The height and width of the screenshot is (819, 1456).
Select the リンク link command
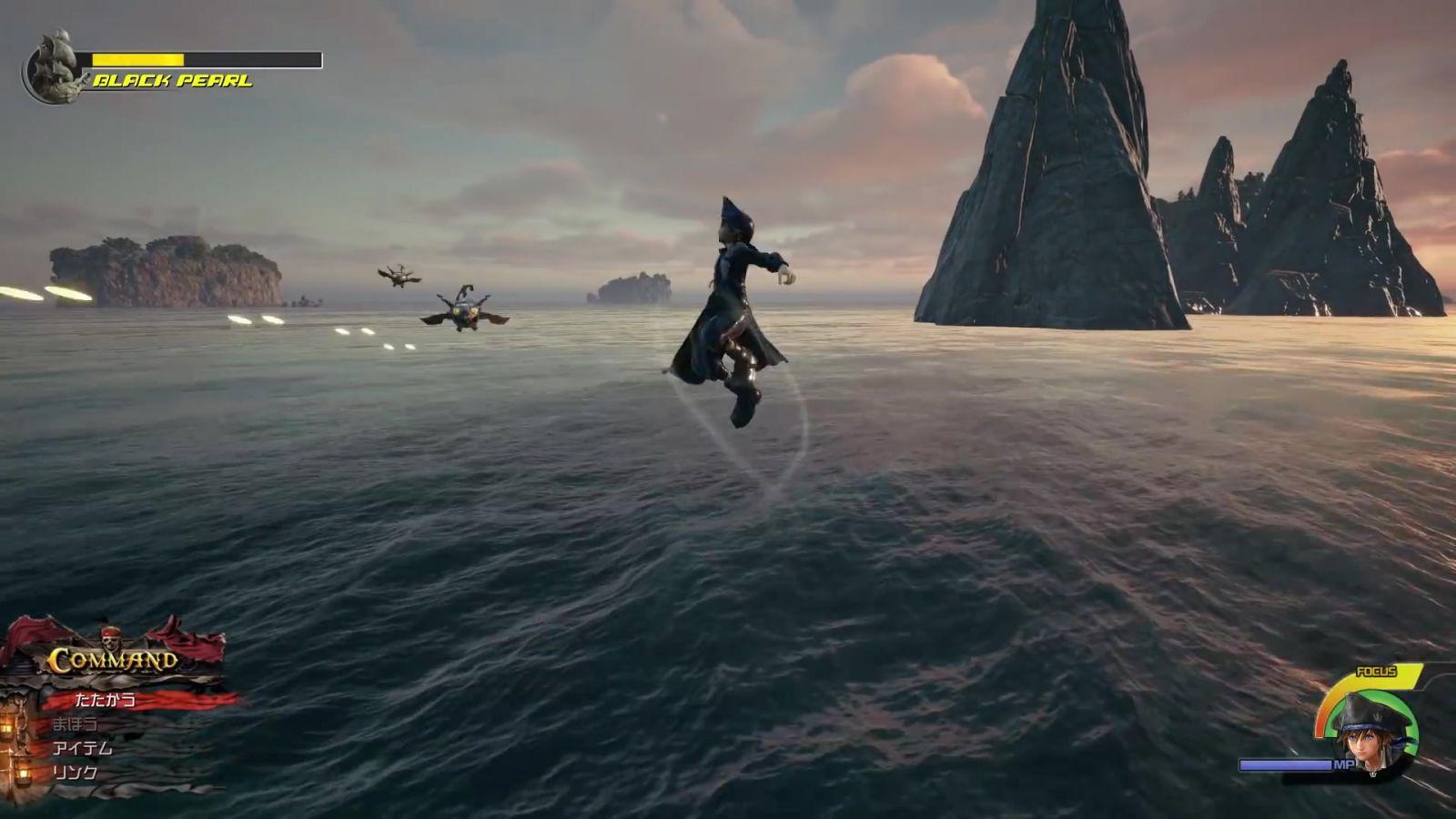click(x=75, y=773)
